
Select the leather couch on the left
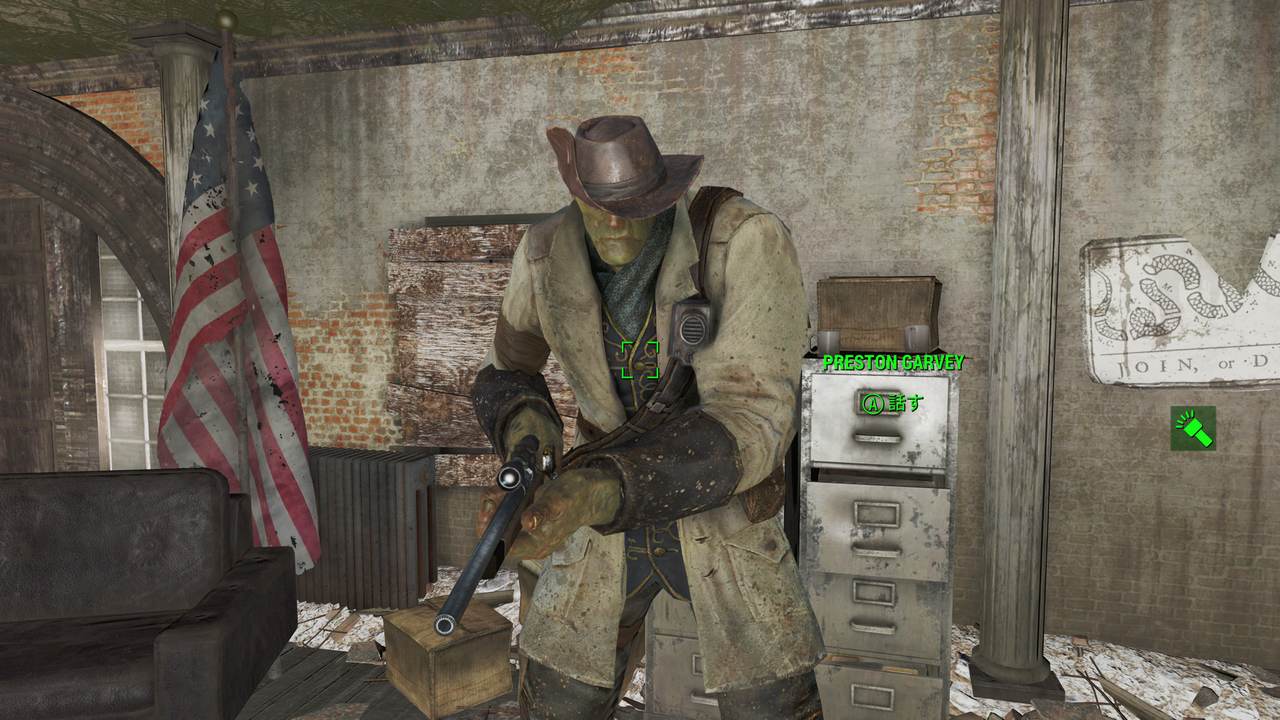[x=110, y=600]
